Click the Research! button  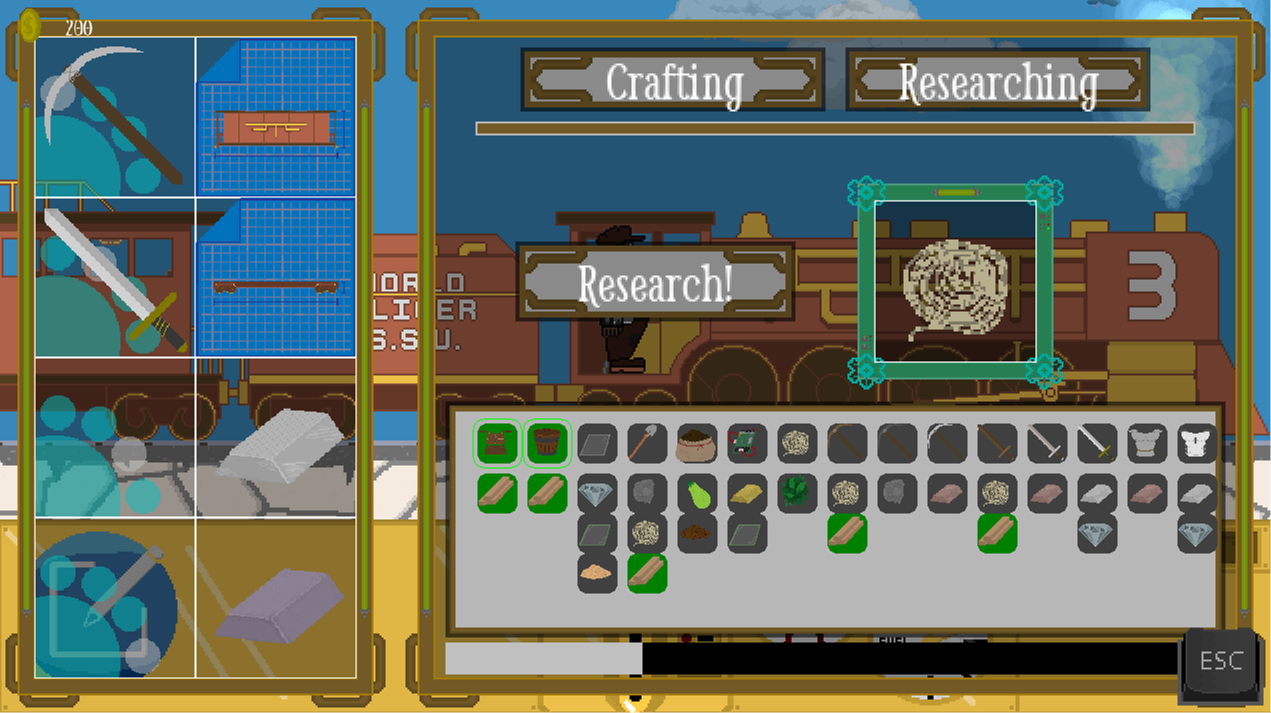655,283
